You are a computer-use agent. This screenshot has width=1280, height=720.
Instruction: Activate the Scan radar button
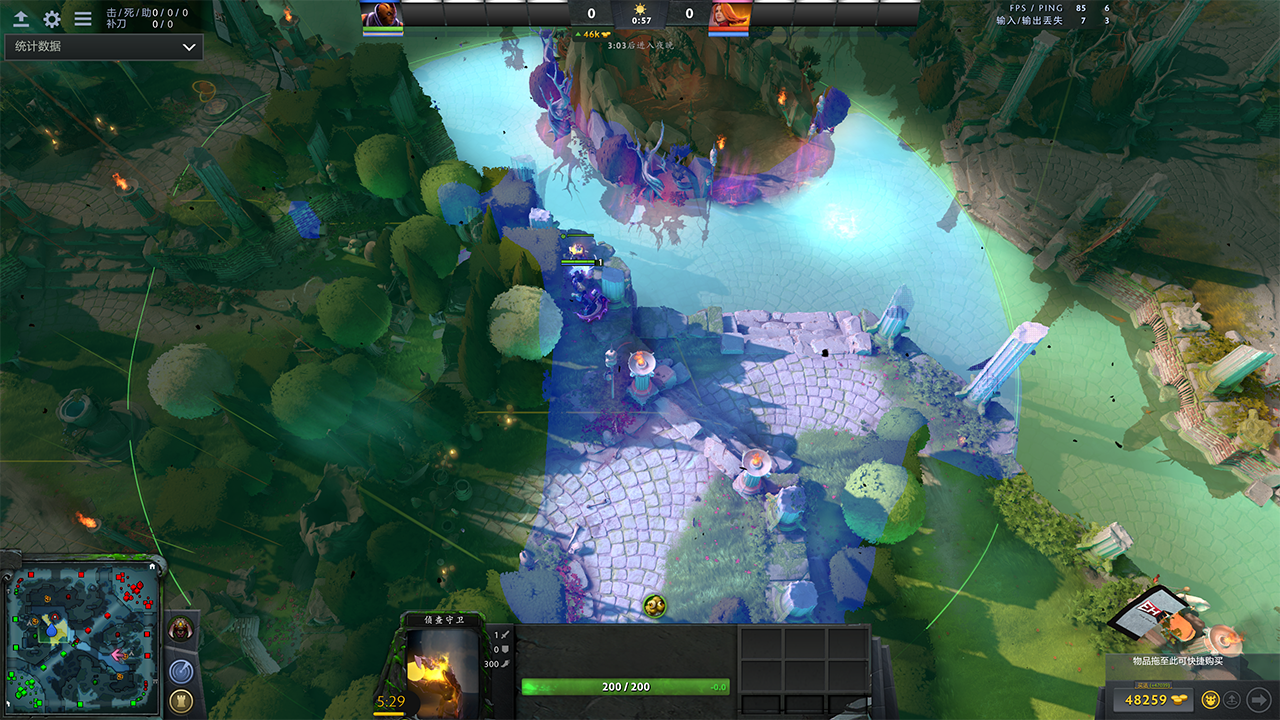pyautogui.click(x=181, y=671)
